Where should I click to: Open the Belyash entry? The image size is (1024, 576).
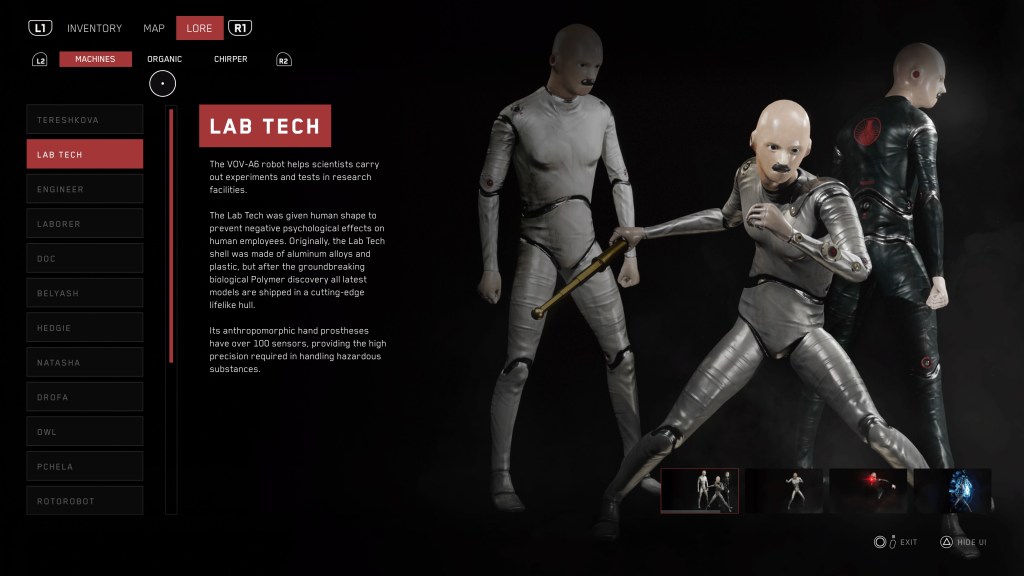(x=85, y=293)
